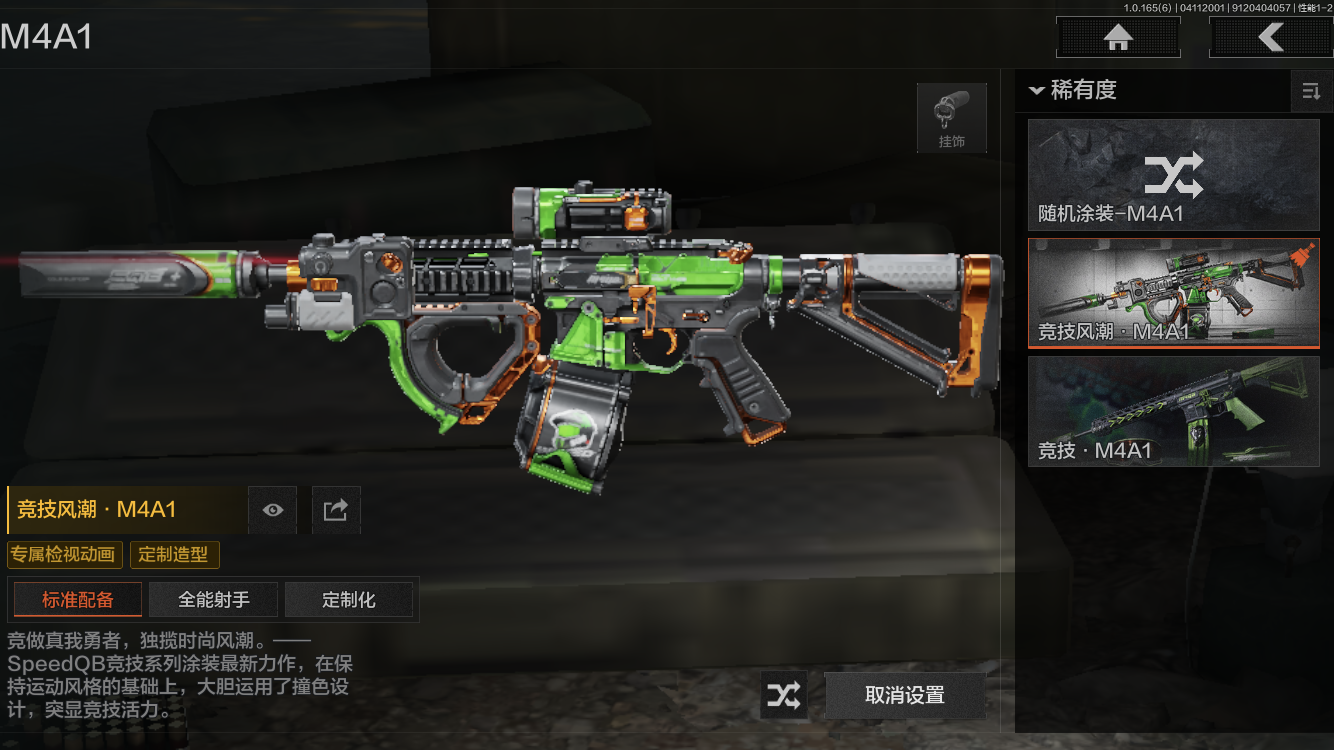Click the 专属检视动画 tag
1334x750 pixels.
(x=65, y=555)
